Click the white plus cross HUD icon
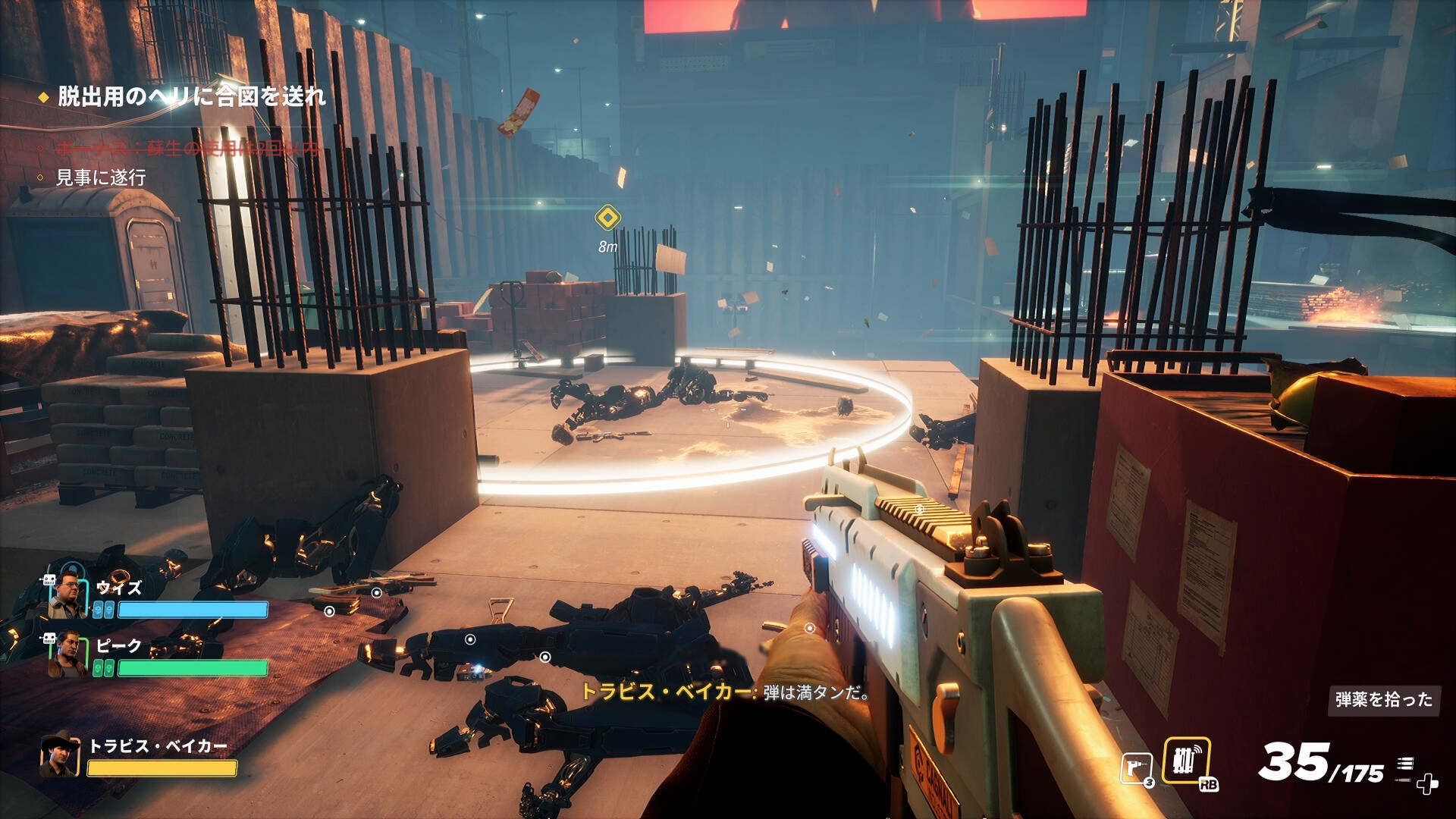The width and height of the screenshot is (1456, 819). pyautogui.click(x=1427, y=784)
